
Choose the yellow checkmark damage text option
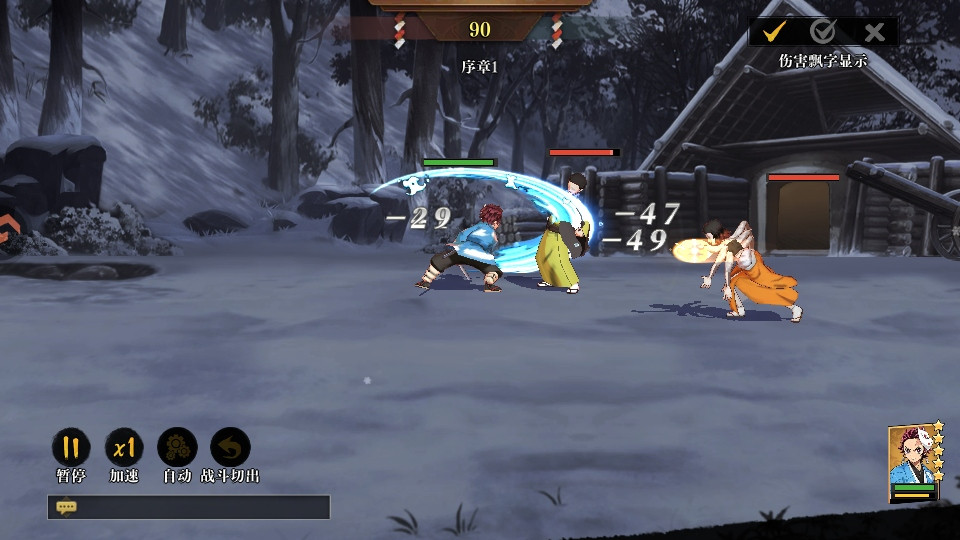tap(773, 32)
